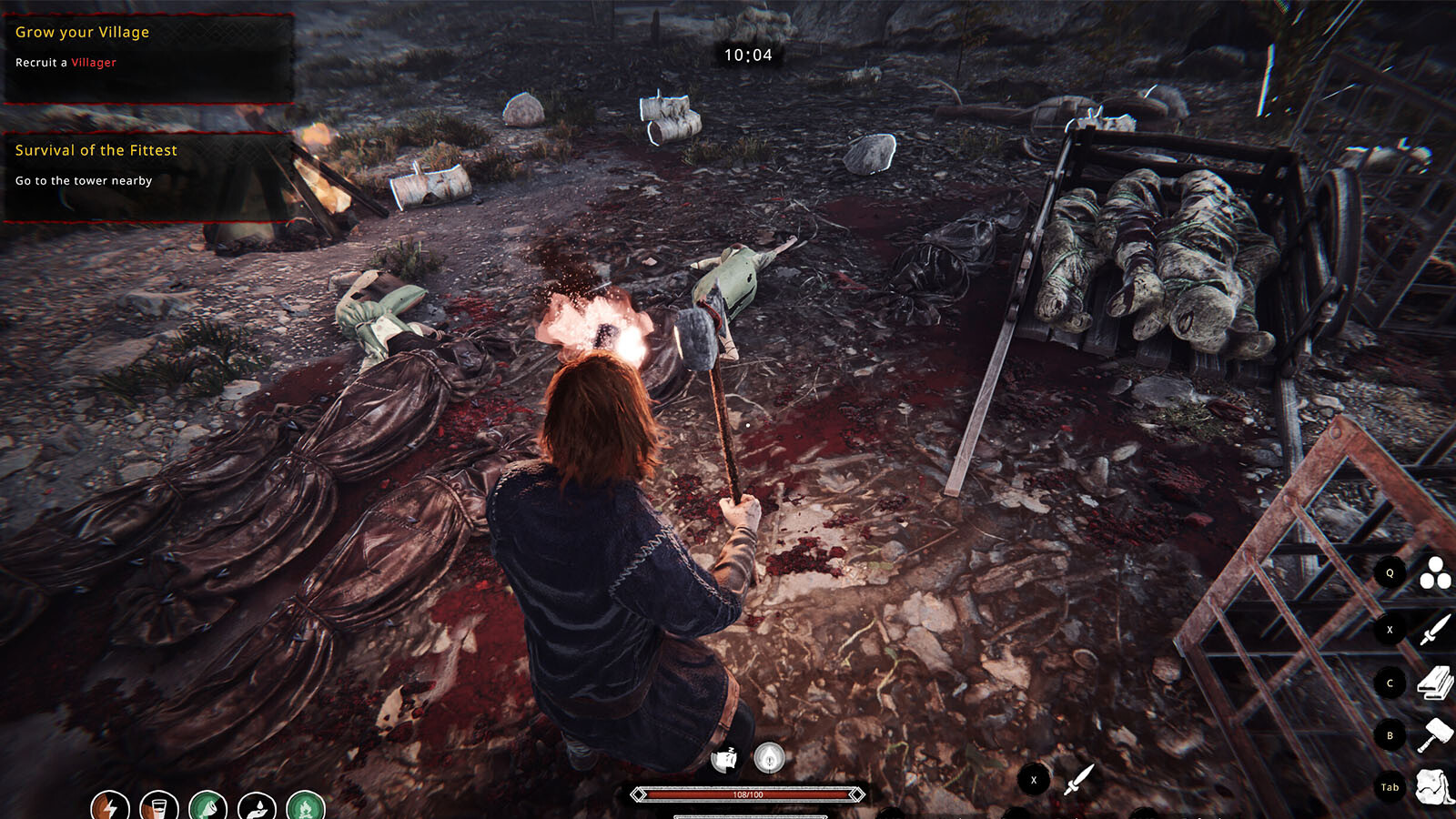Activate the hammer build mode icon

point(1435,735)
